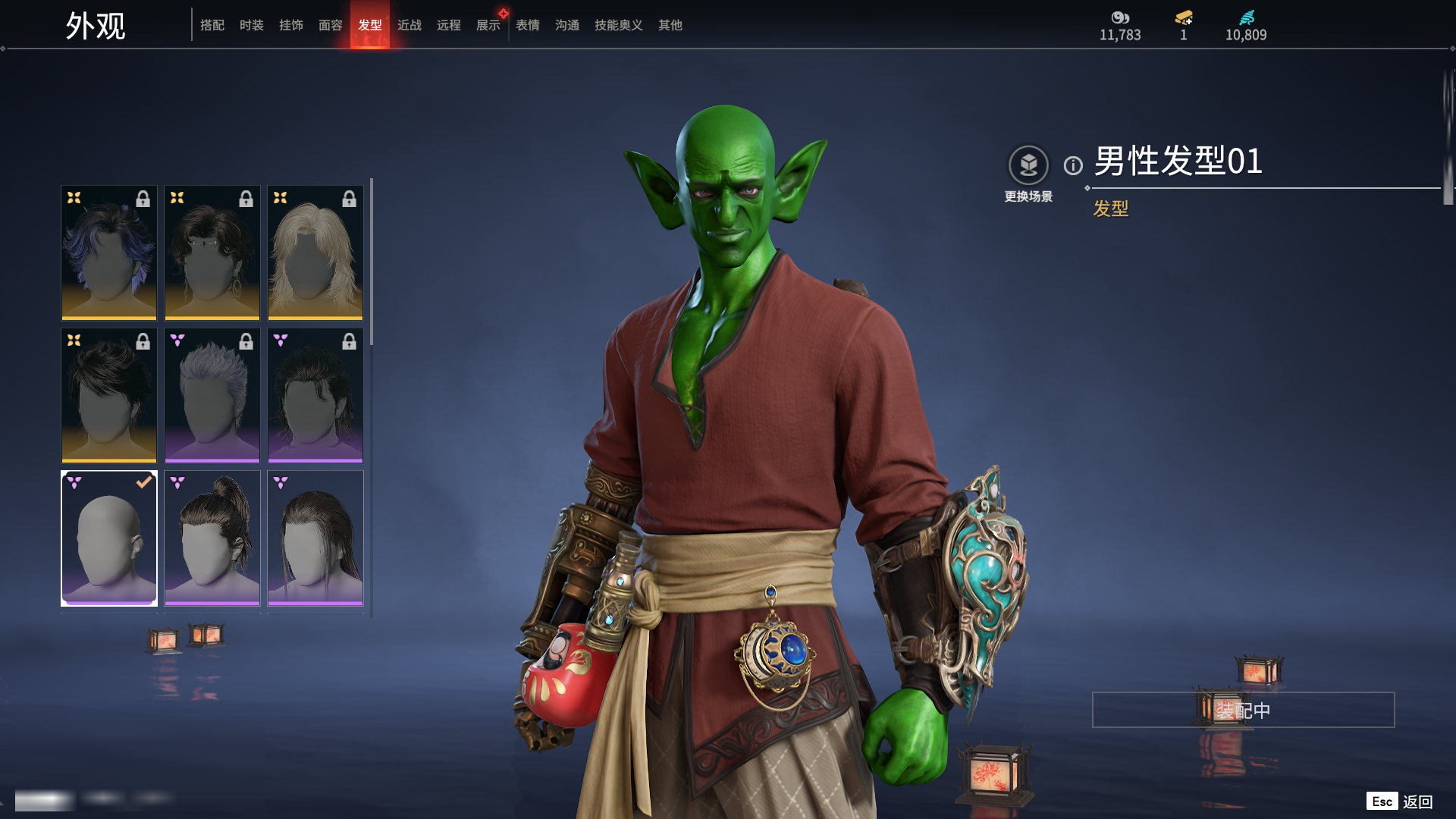Open the 近战 tab

click(409, 25)
